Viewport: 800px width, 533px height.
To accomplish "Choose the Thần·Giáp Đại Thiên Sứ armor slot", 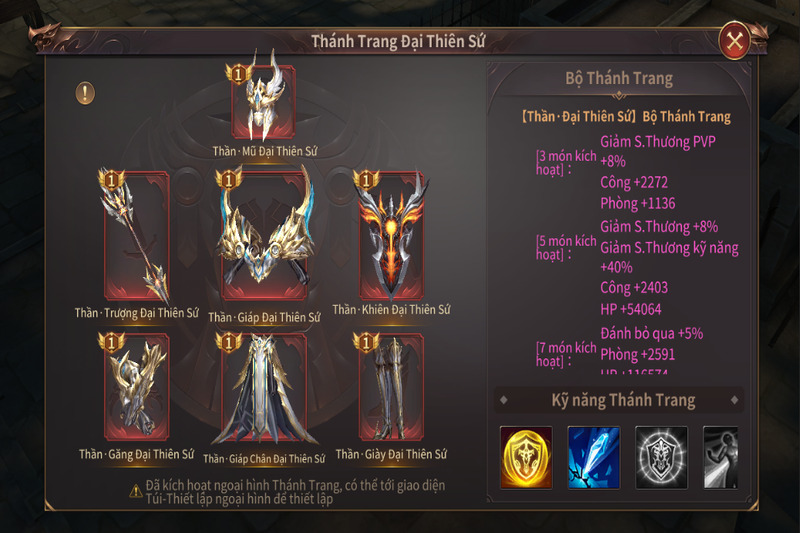I will tap(264, 237).
